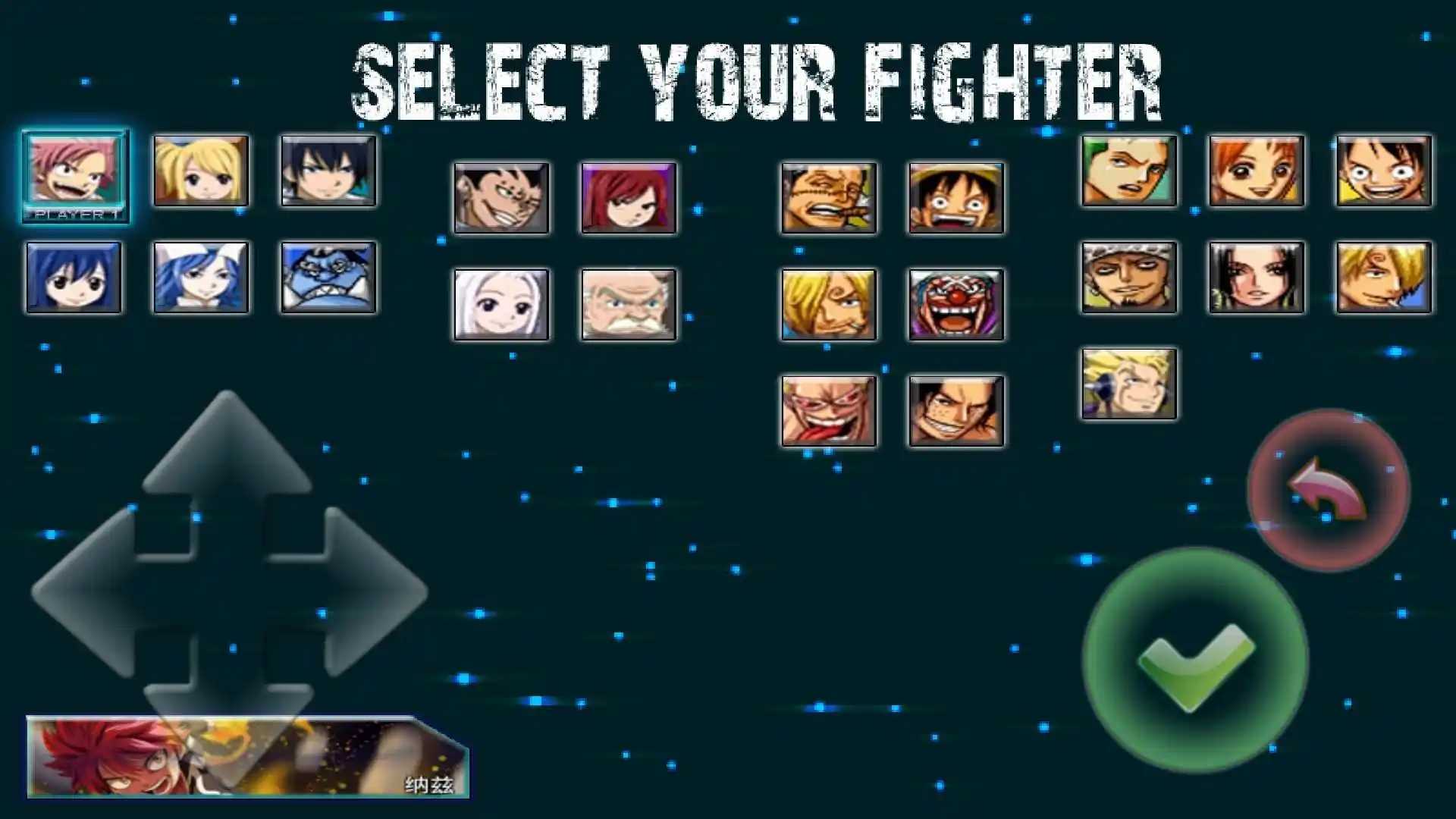Select the old mustached master portrait
Image resolution: width=1456 pixels, height=819 pixels.
pyautogui.click(x=629, y=305)
